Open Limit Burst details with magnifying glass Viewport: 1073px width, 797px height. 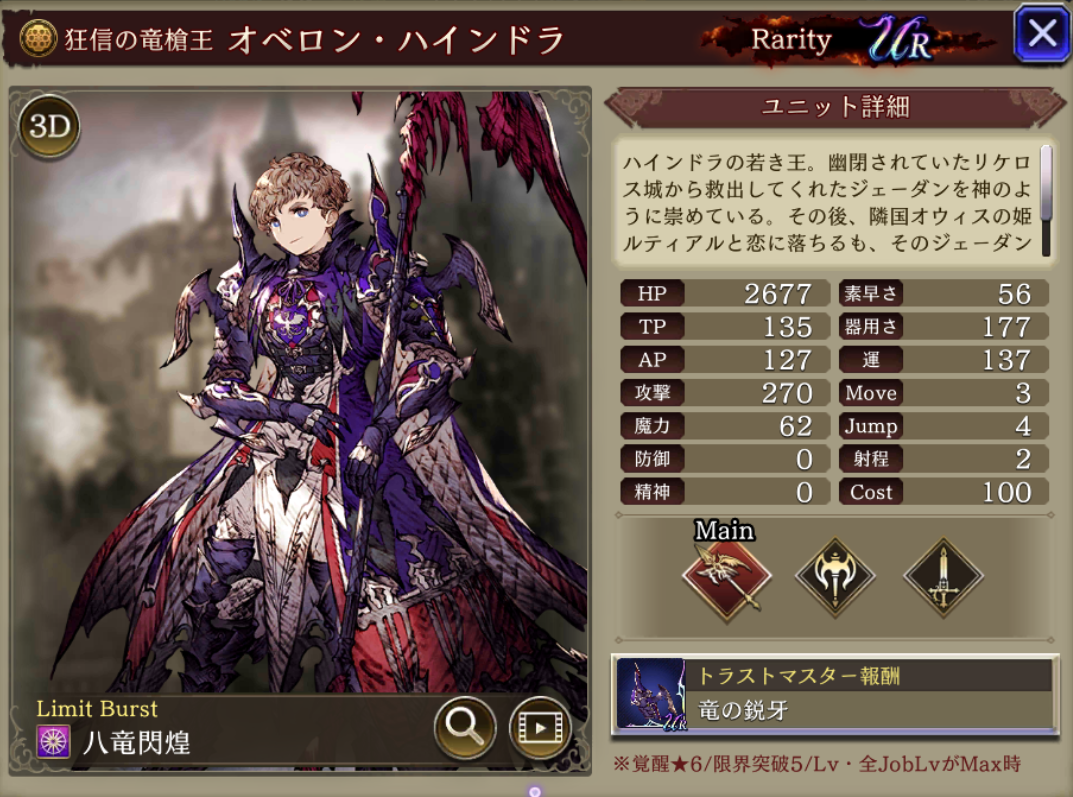point(465,727)
